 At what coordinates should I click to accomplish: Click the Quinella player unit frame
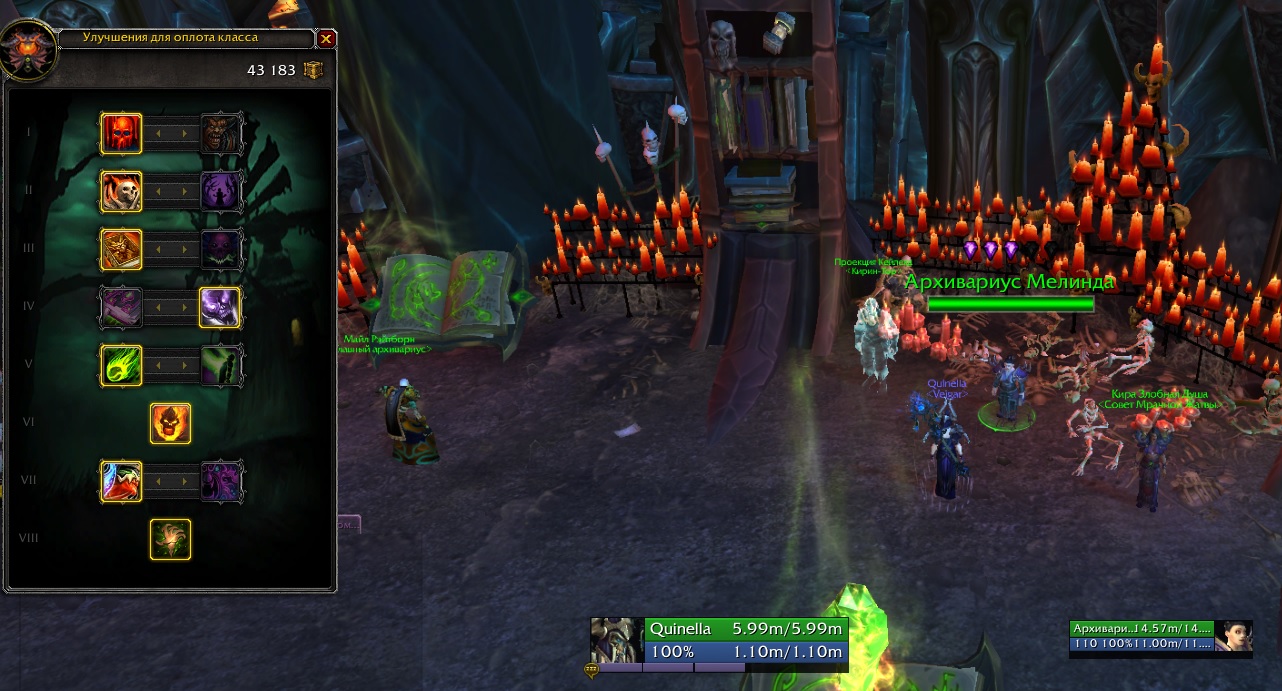click(745, 640)
